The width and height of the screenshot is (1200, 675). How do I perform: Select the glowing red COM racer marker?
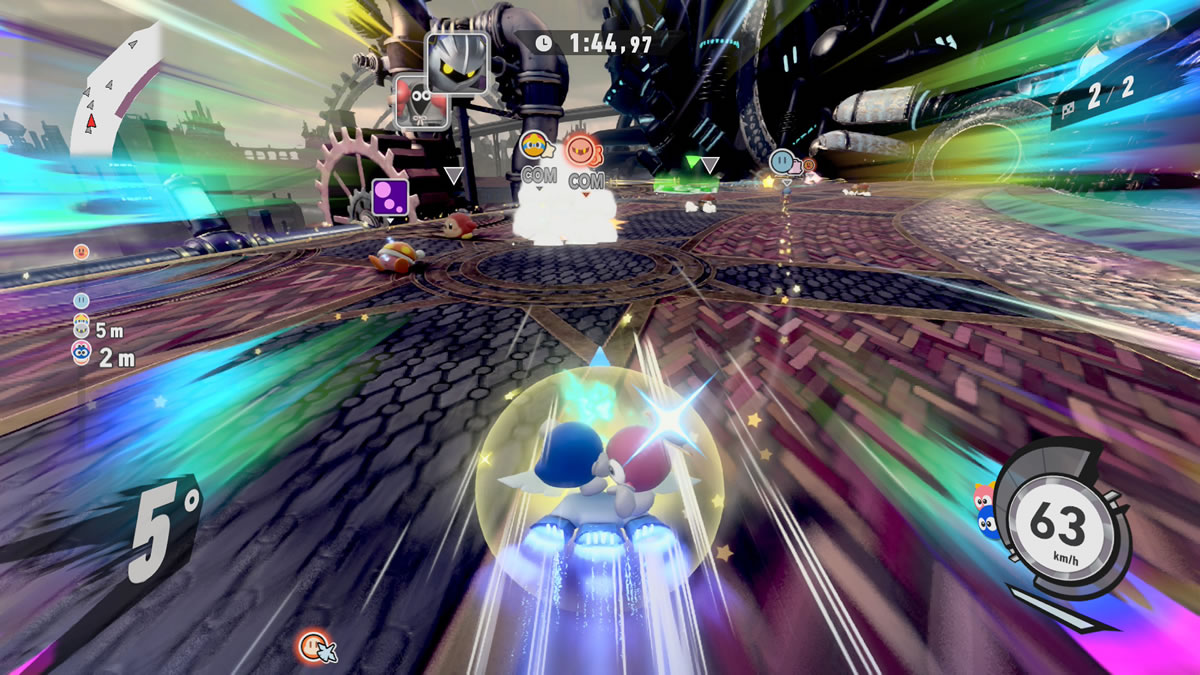(581, 150)
